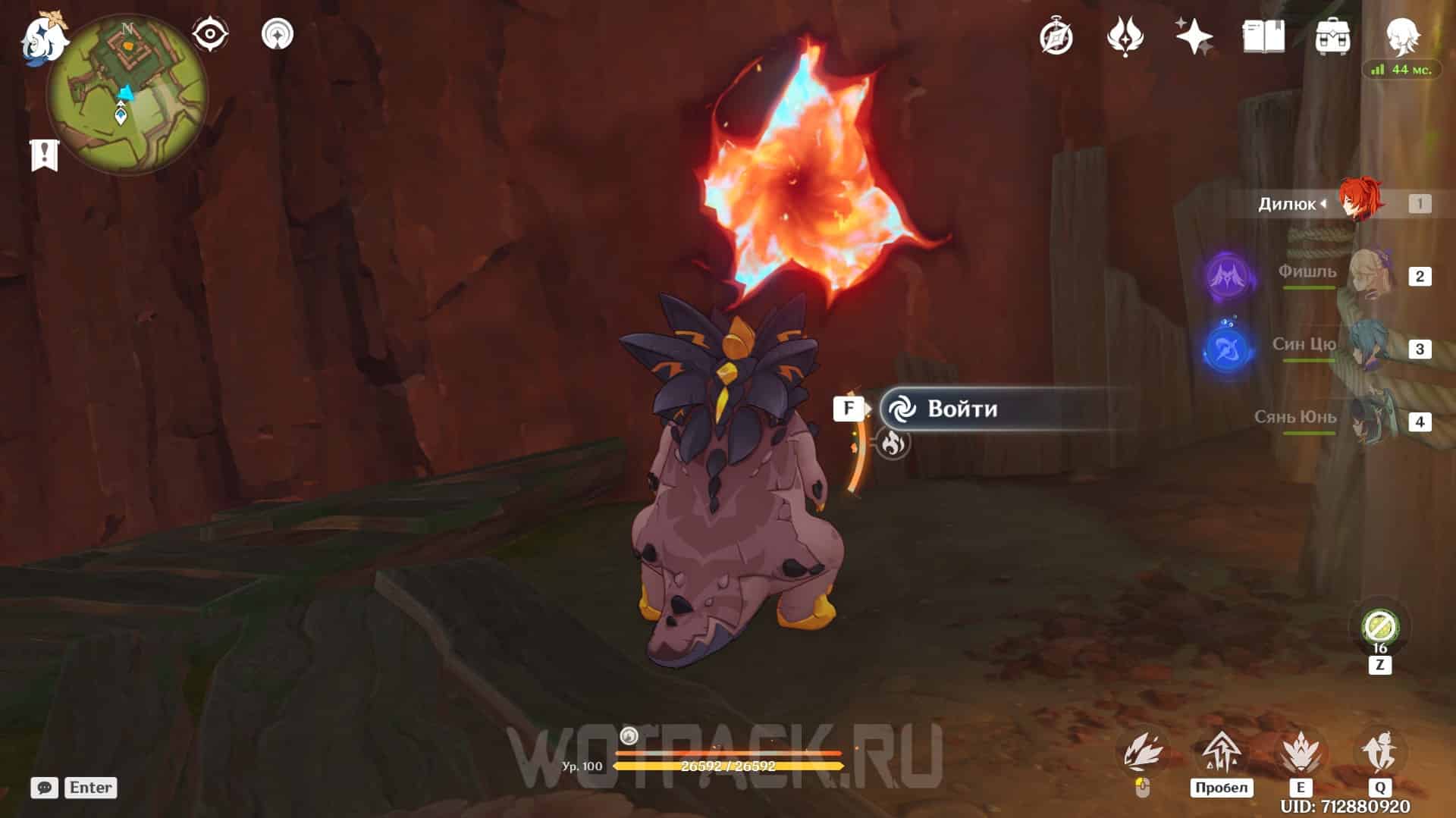Image resolution: width=1456 pixels, height=818 pixels.
Task: Open the inventory backpack icon
Action: [1332, 36]
